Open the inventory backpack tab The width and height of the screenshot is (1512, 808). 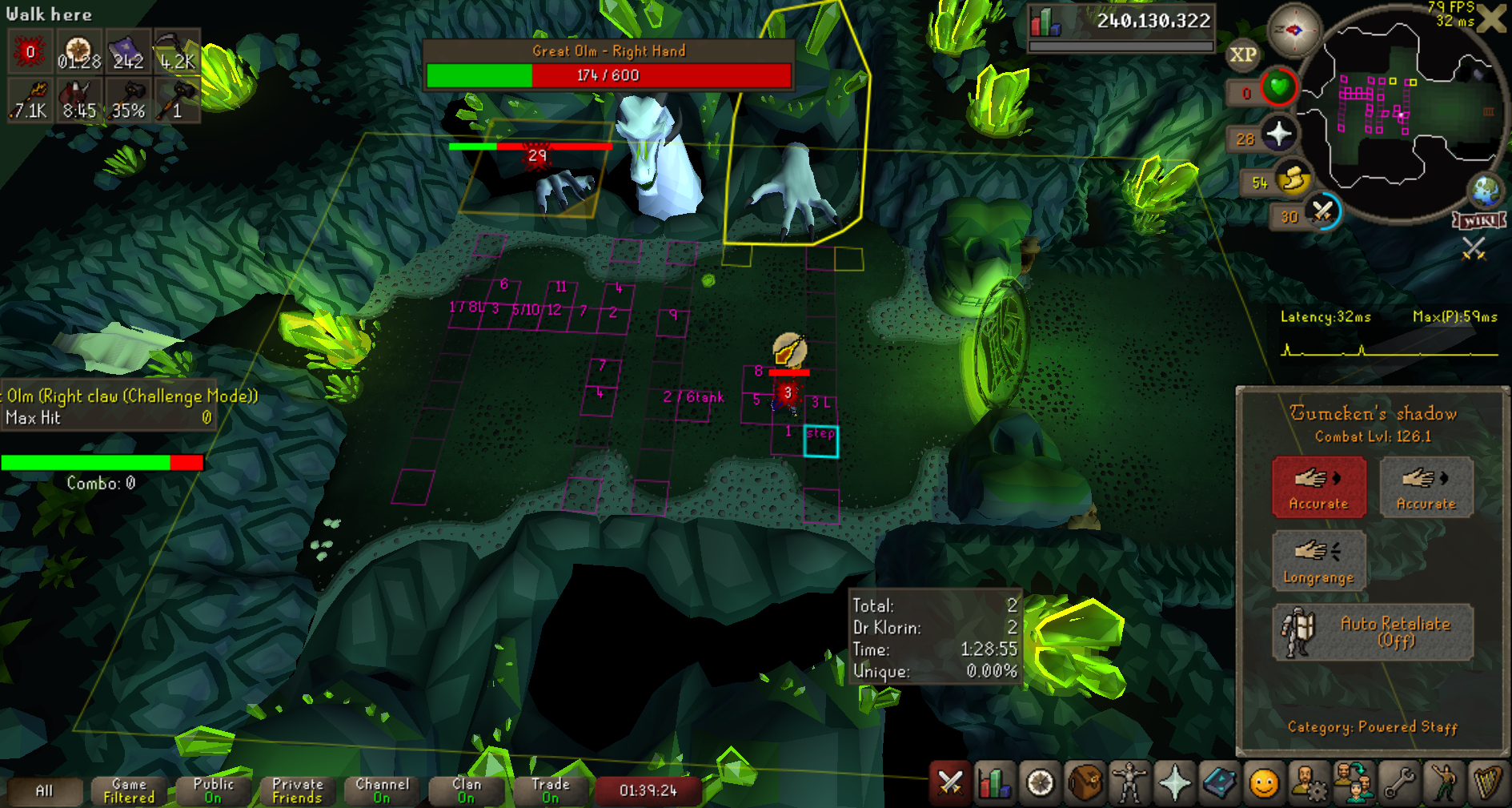1085,782
